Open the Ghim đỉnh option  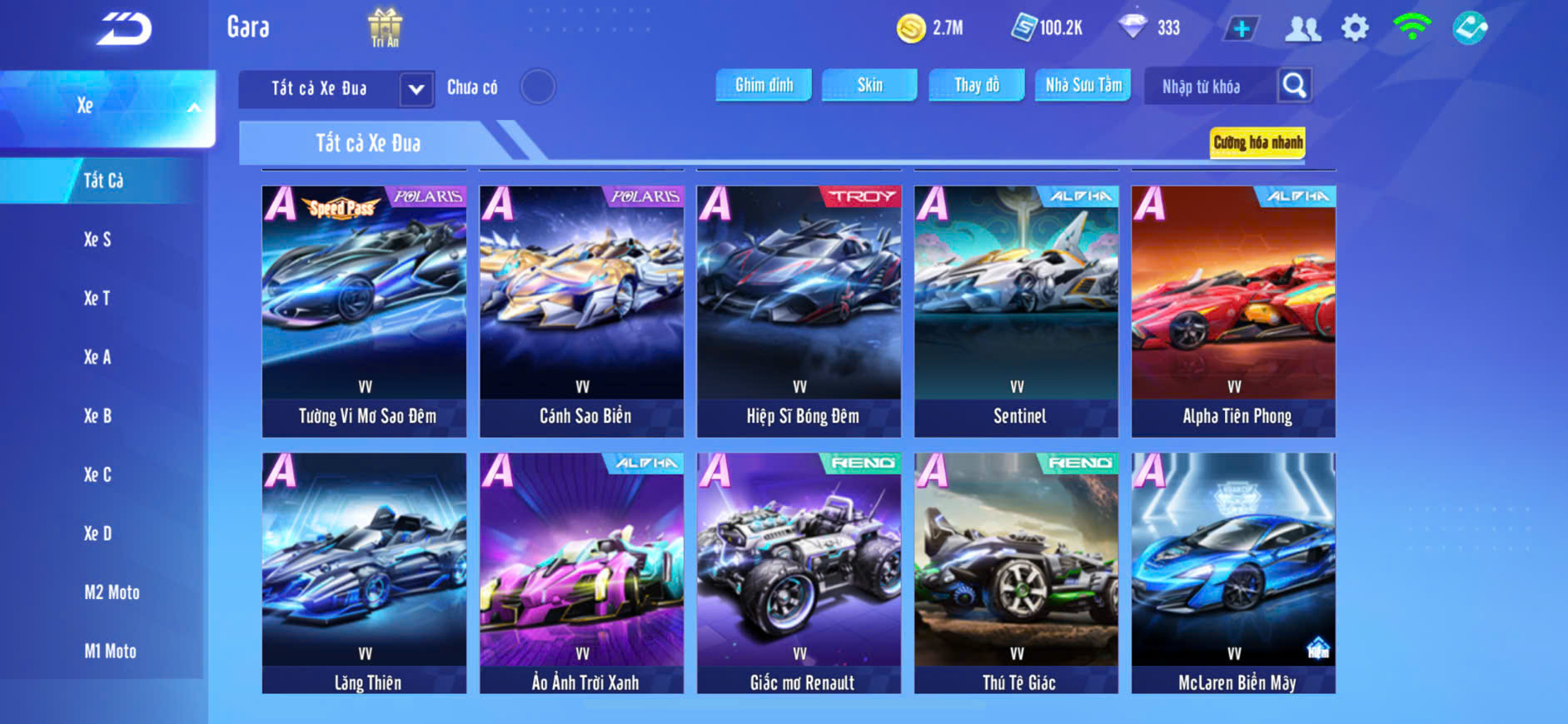764,85
